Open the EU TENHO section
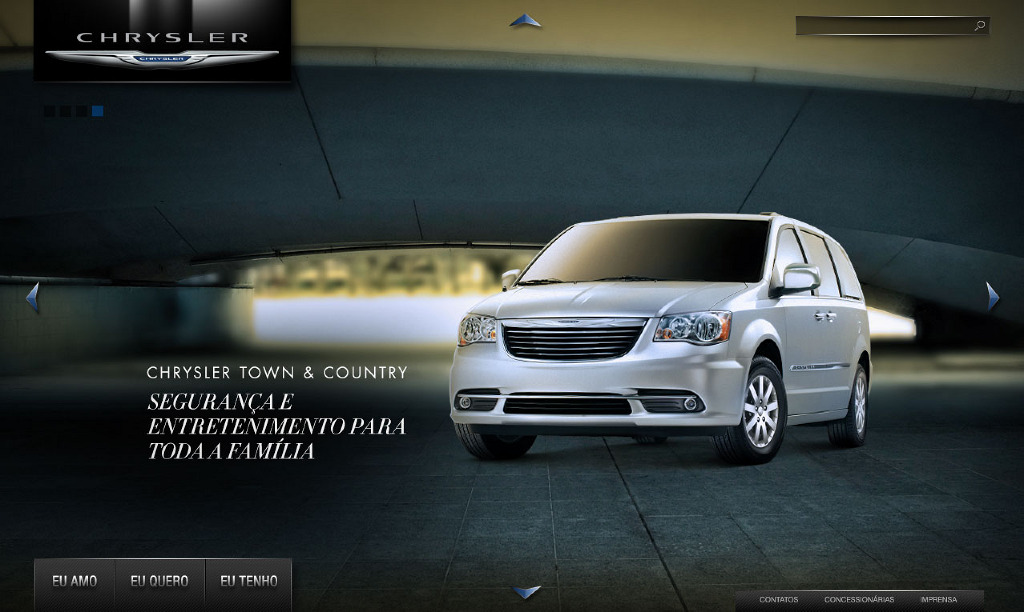 [x=249, y=581]
